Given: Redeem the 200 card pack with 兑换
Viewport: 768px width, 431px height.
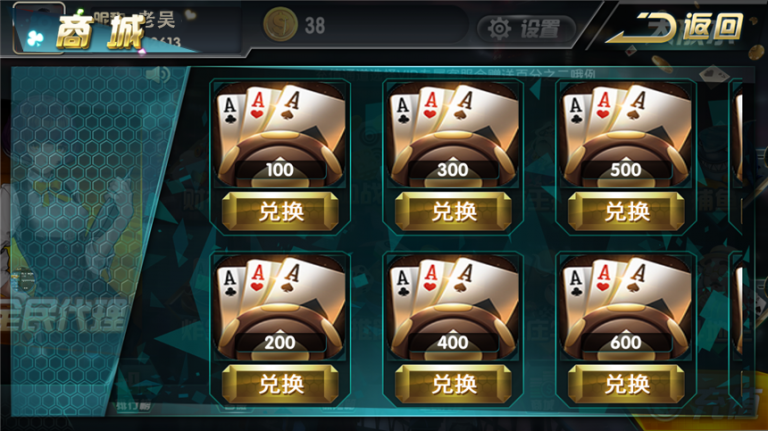Looking at the screenshot, I should tap(280, 383).
